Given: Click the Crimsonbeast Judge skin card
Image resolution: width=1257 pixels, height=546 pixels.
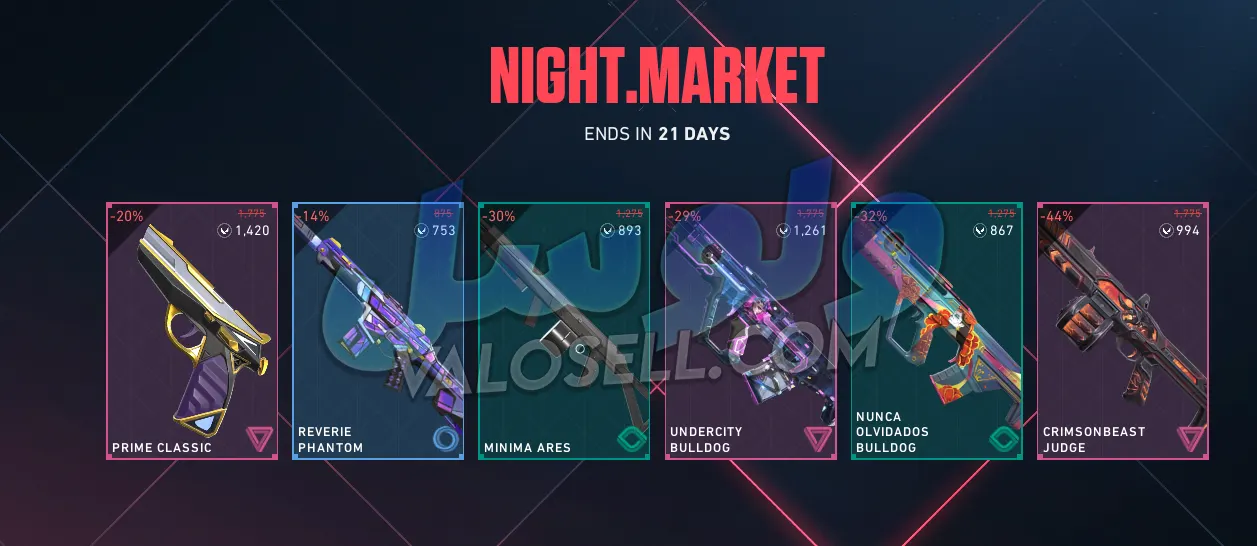Looking at the screenshot, I should 1122,331.
